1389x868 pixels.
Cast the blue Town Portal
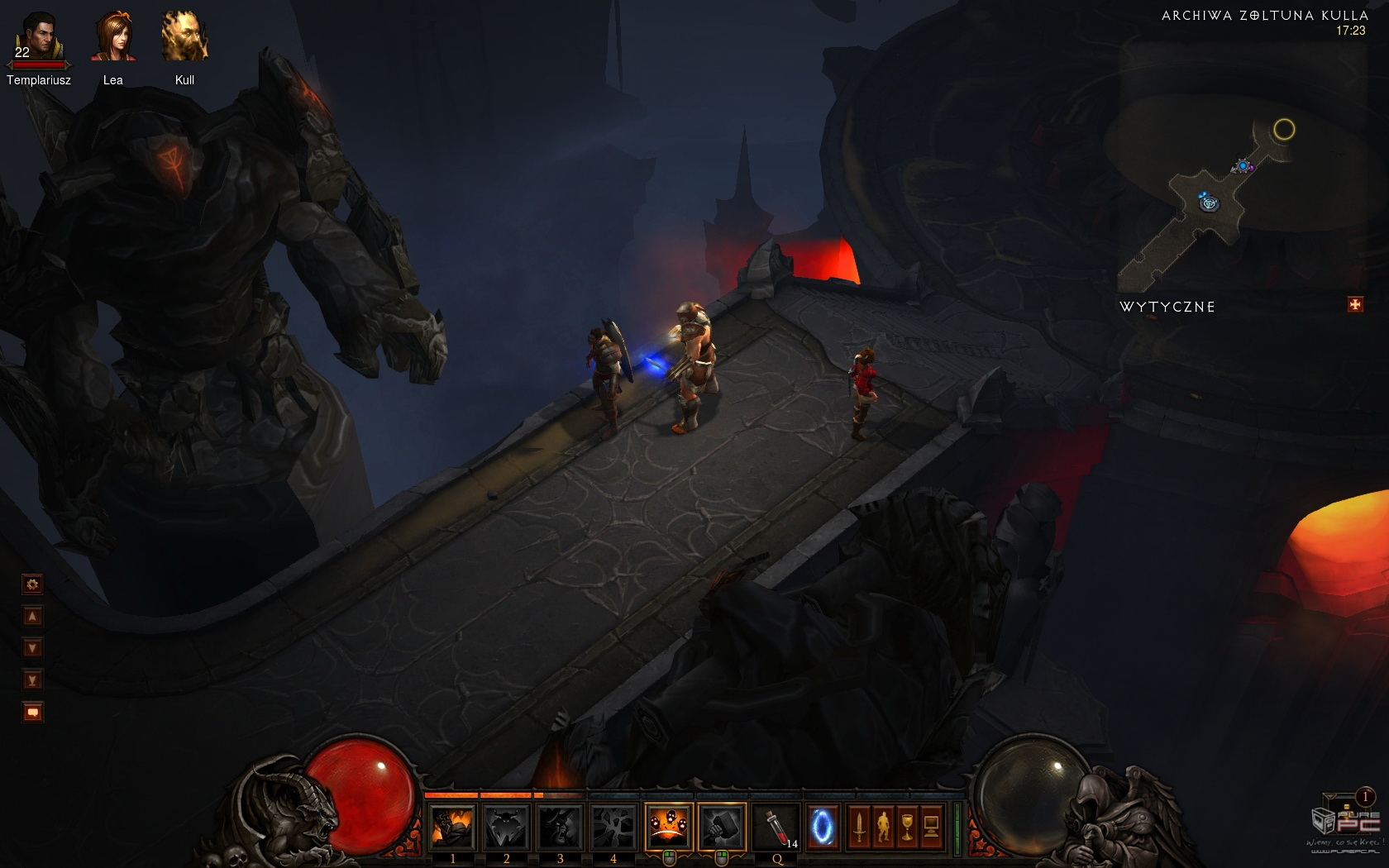point(822,827)
